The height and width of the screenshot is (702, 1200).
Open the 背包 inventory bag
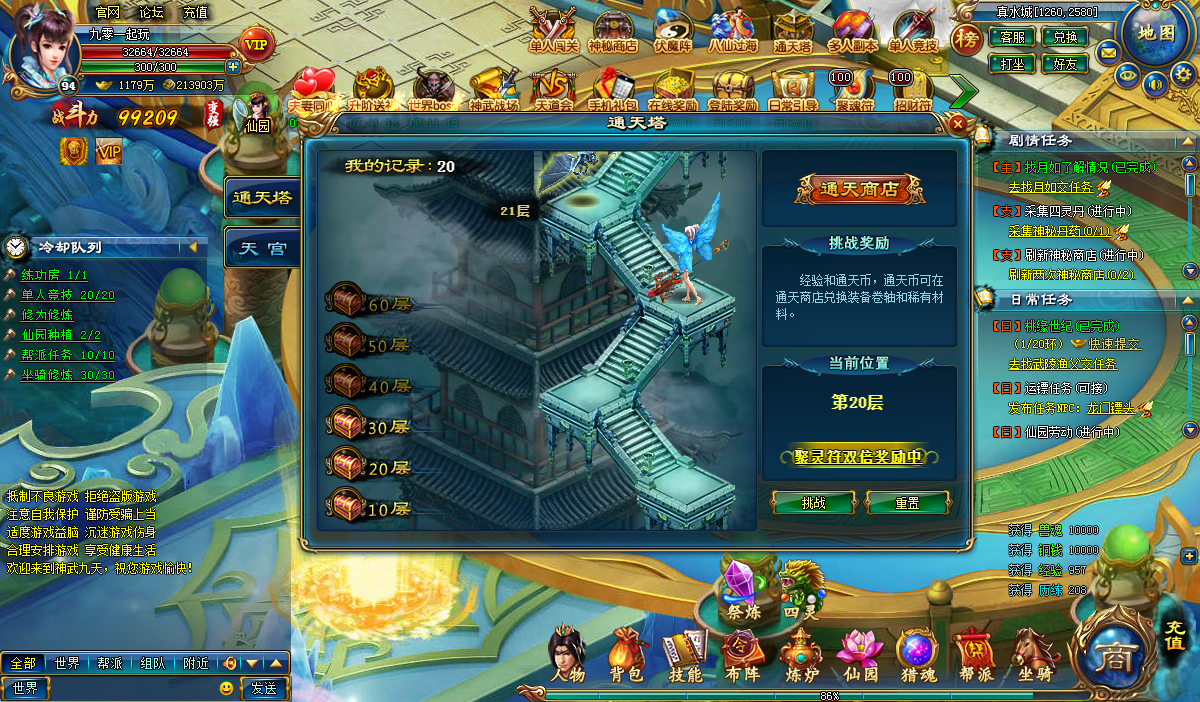[626, 656]
